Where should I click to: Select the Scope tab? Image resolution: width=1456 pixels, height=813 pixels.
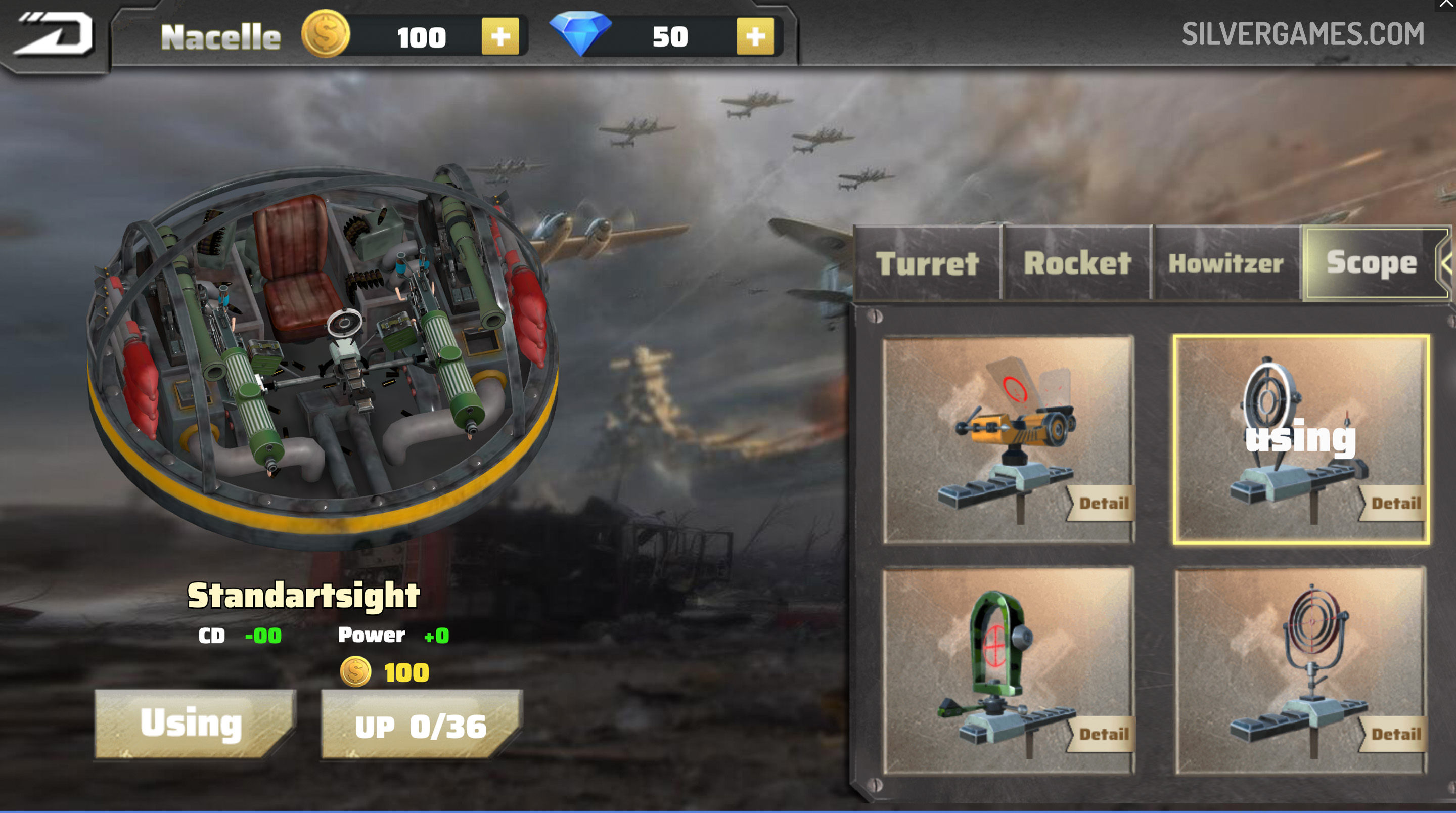1371,263
